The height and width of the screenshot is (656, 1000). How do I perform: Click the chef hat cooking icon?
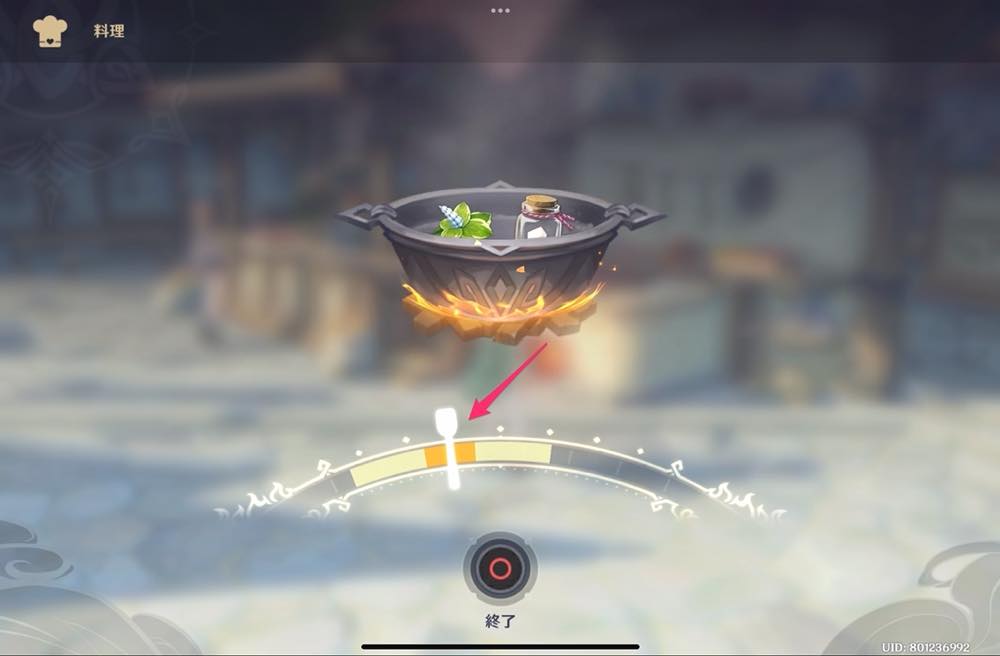pos(50,31)
